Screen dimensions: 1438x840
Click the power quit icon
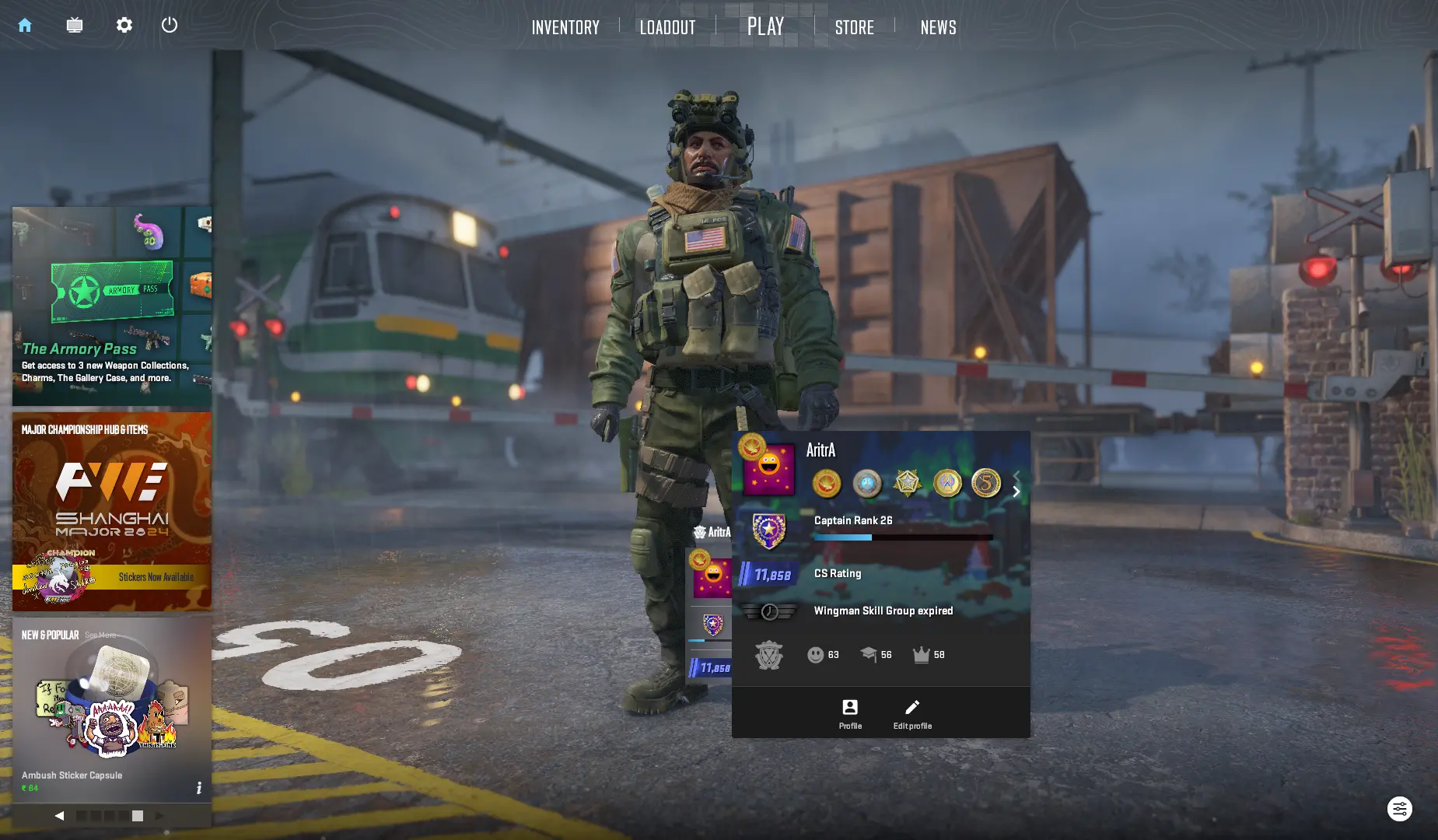[170, 26]
